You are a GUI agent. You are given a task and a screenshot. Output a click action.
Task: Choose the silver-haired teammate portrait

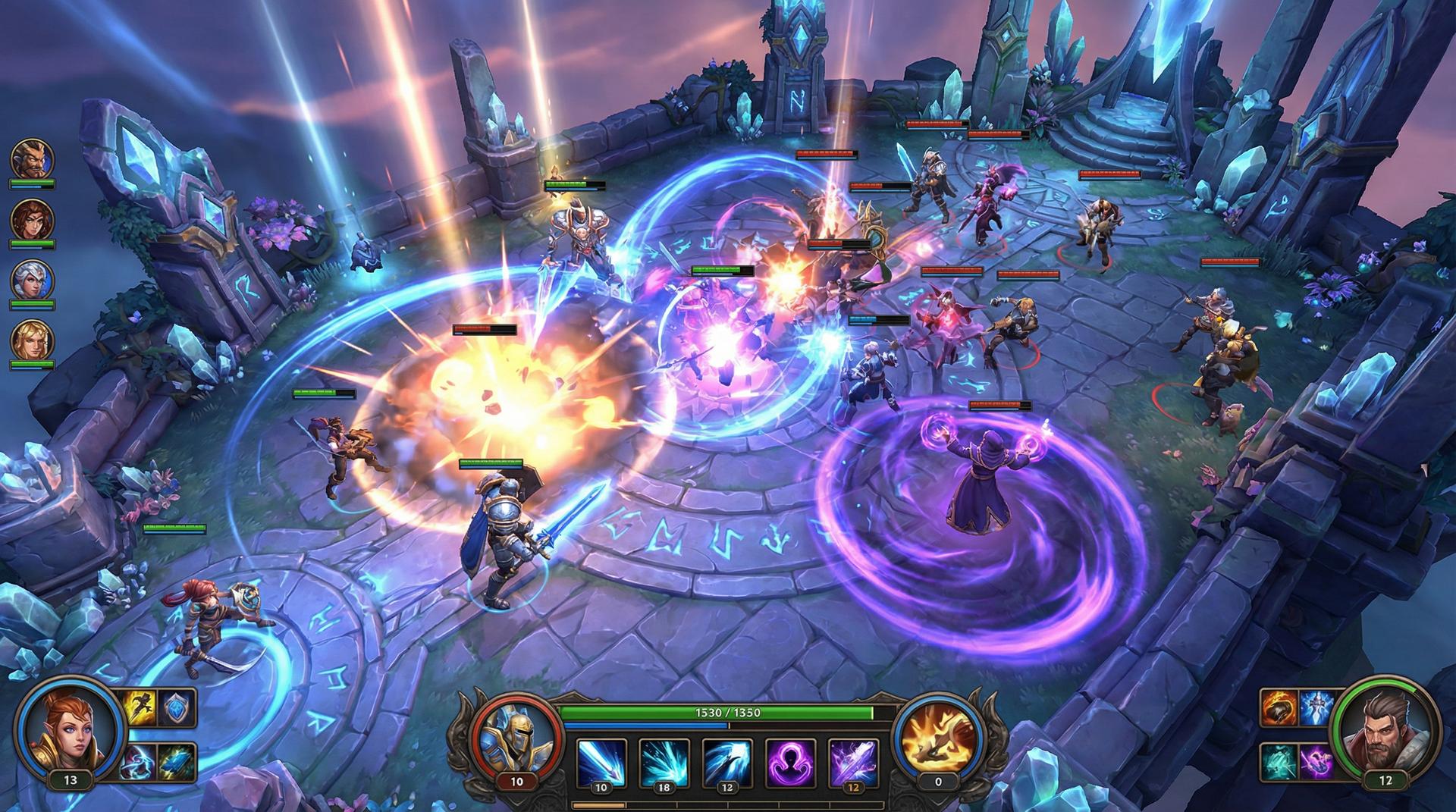click(32, 279)
